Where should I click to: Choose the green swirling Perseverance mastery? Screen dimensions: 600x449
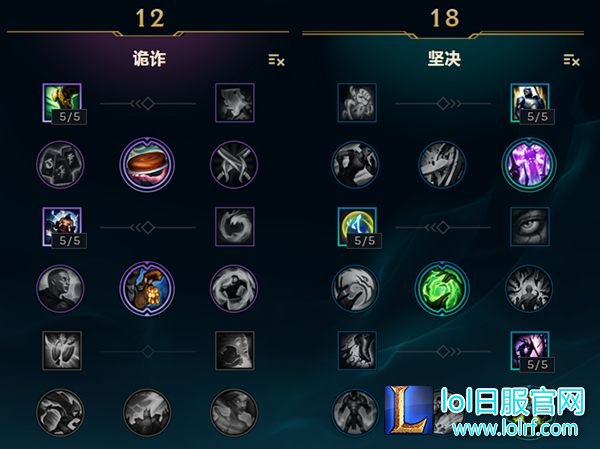tap(441, 287)
